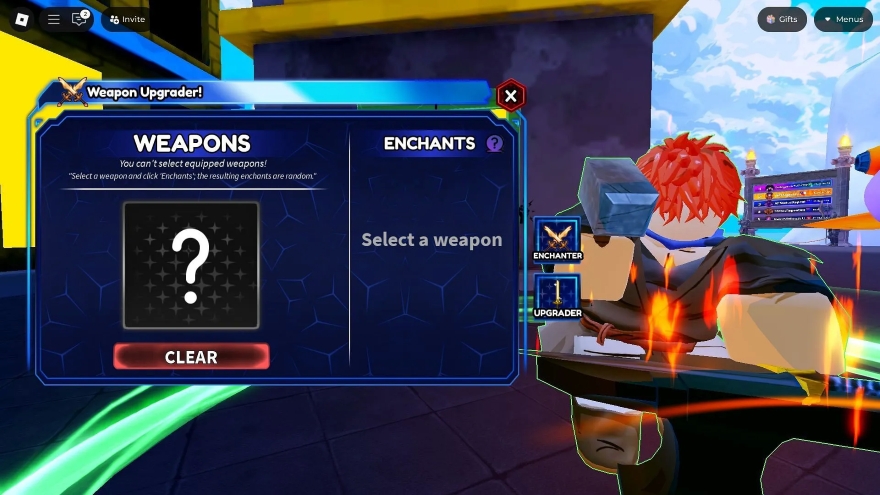Close the Weapon Upgrader window
Image resolution: width=880 pixels, height=495 pixels.
[511, 96]
